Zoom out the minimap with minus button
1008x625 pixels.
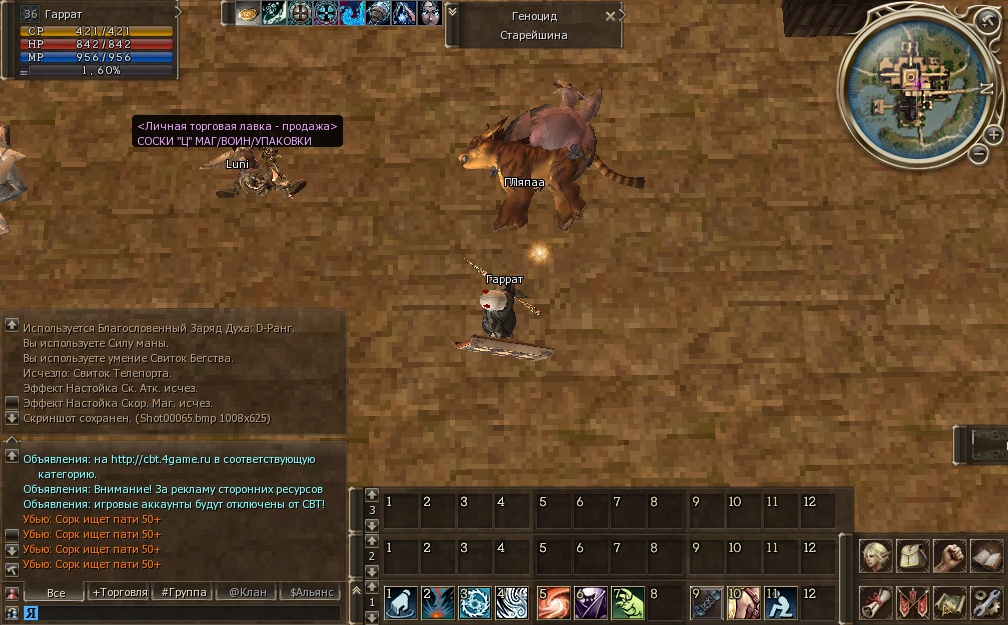(978, 153)
